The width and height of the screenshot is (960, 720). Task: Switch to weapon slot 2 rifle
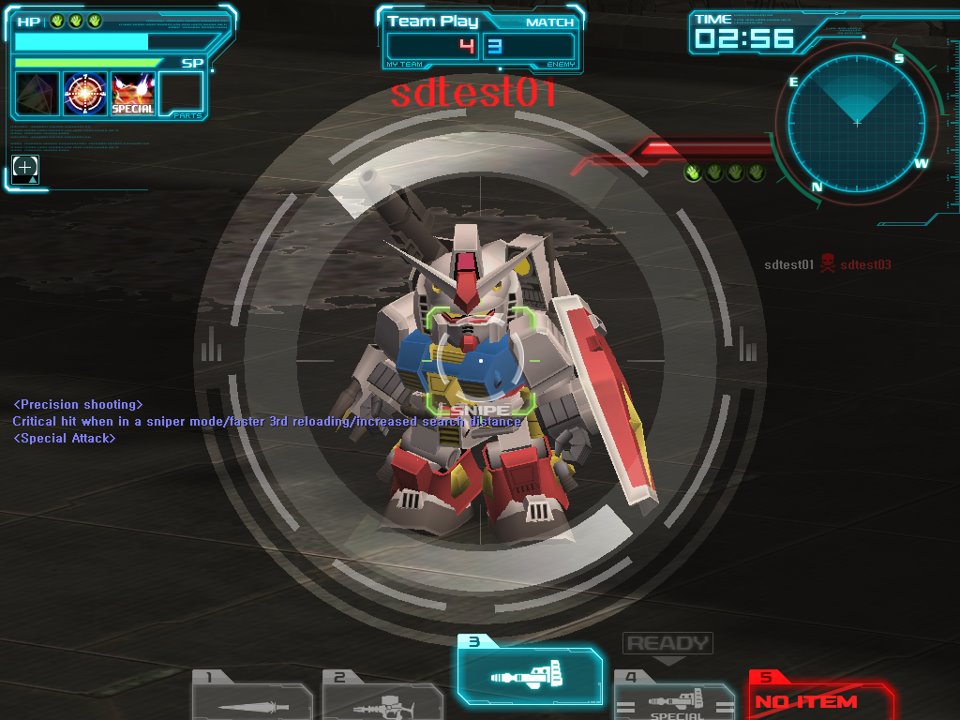383,699
